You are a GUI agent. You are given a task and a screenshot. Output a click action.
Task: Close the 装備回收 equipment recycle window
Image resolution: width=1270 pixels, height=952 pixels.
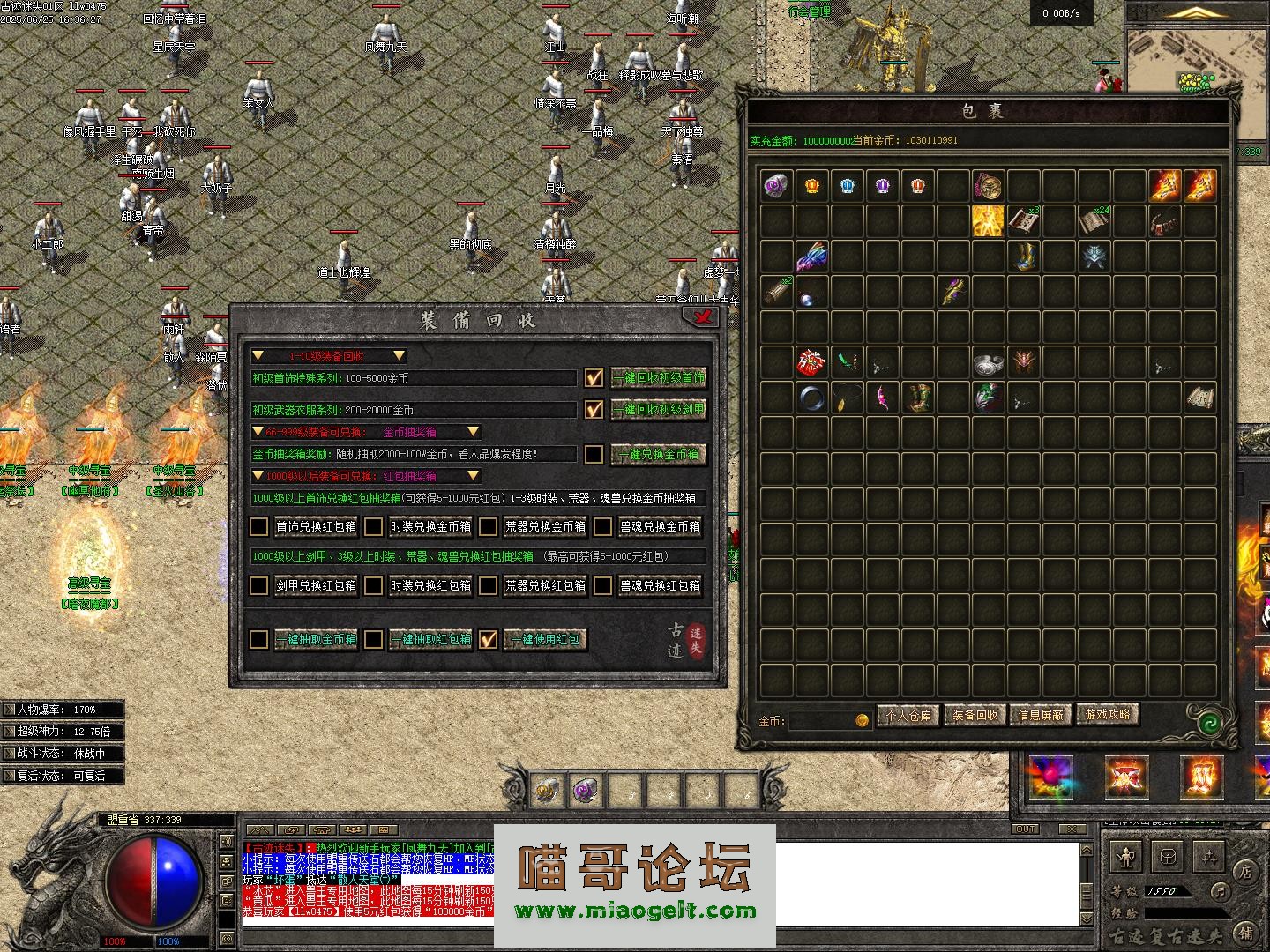pos(703,317)
